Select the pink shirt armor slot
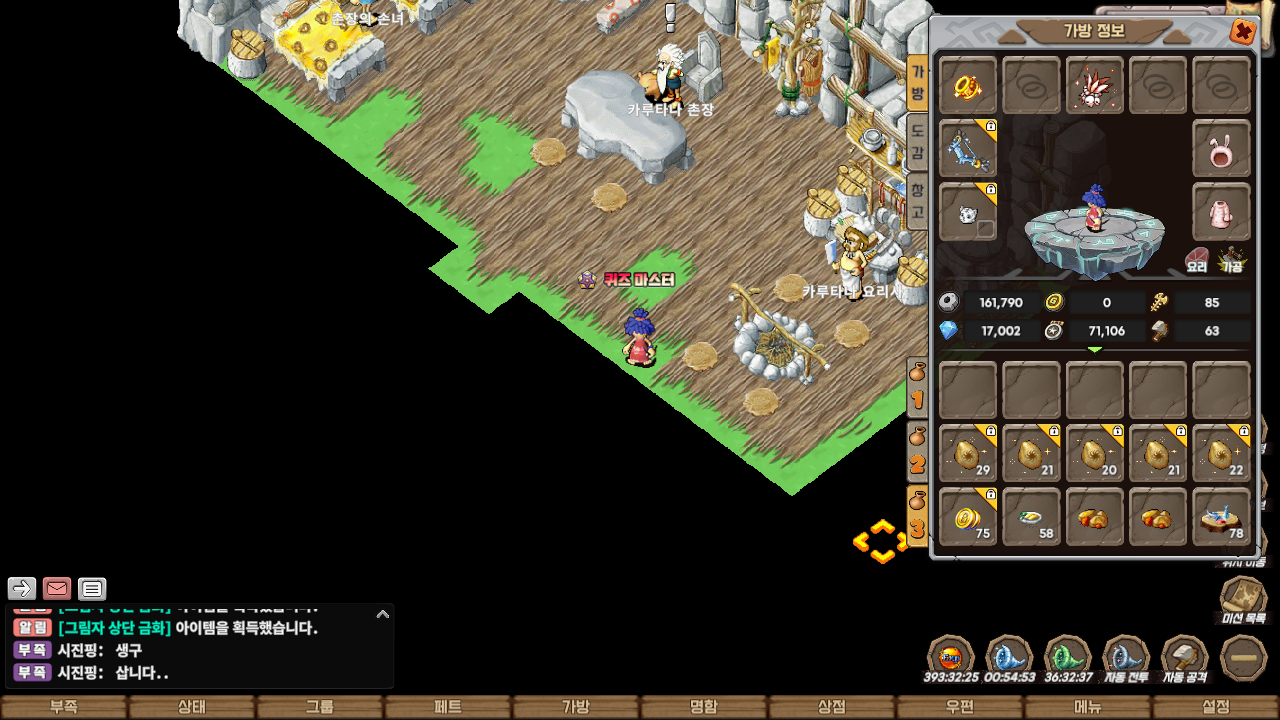This screenshot has height=720, width=1280. point(1221,212)
